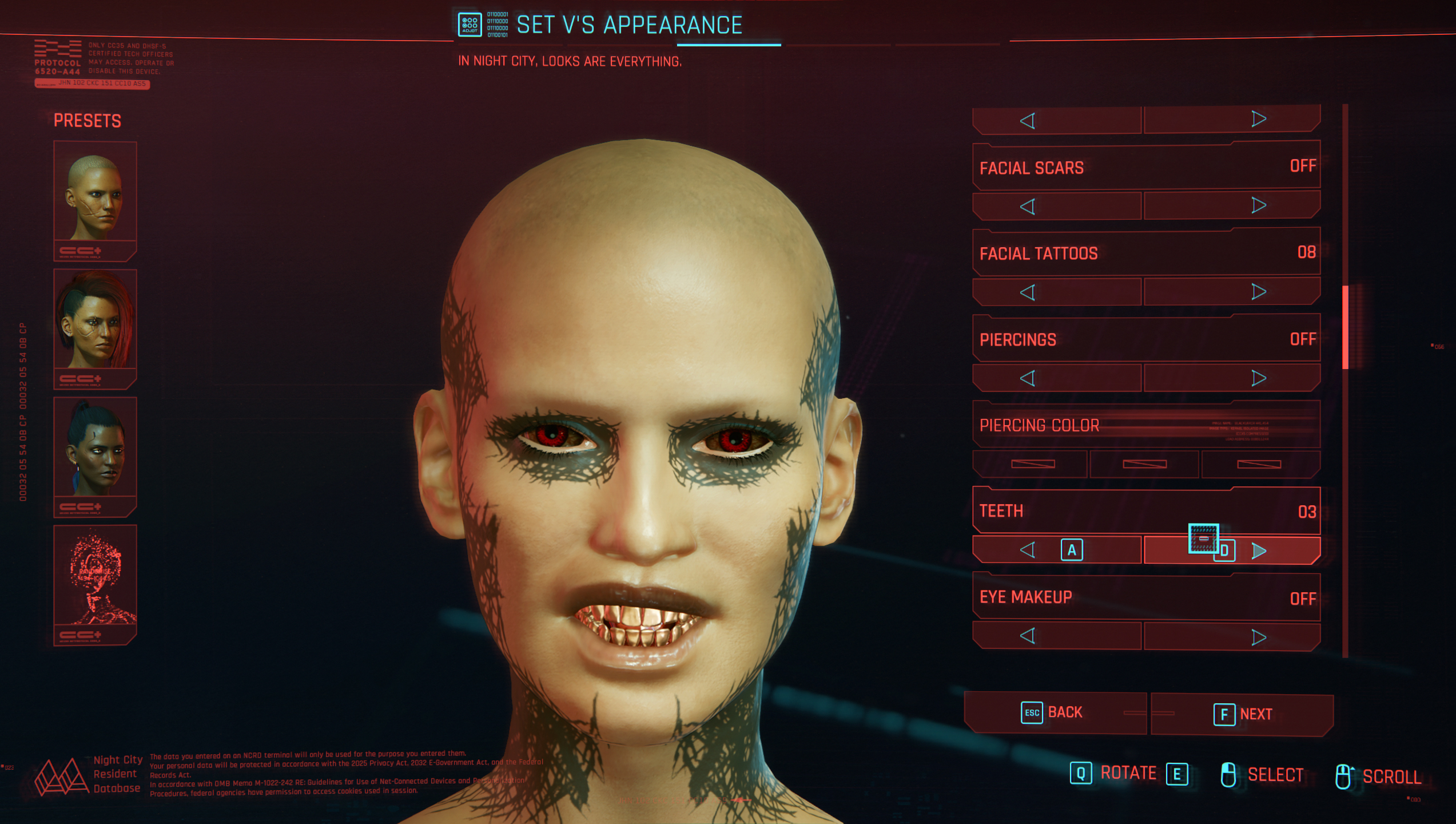Screen dimensions: 1456x824
Task: Go back with the BACK button
Action: [x=1055, y=713]
